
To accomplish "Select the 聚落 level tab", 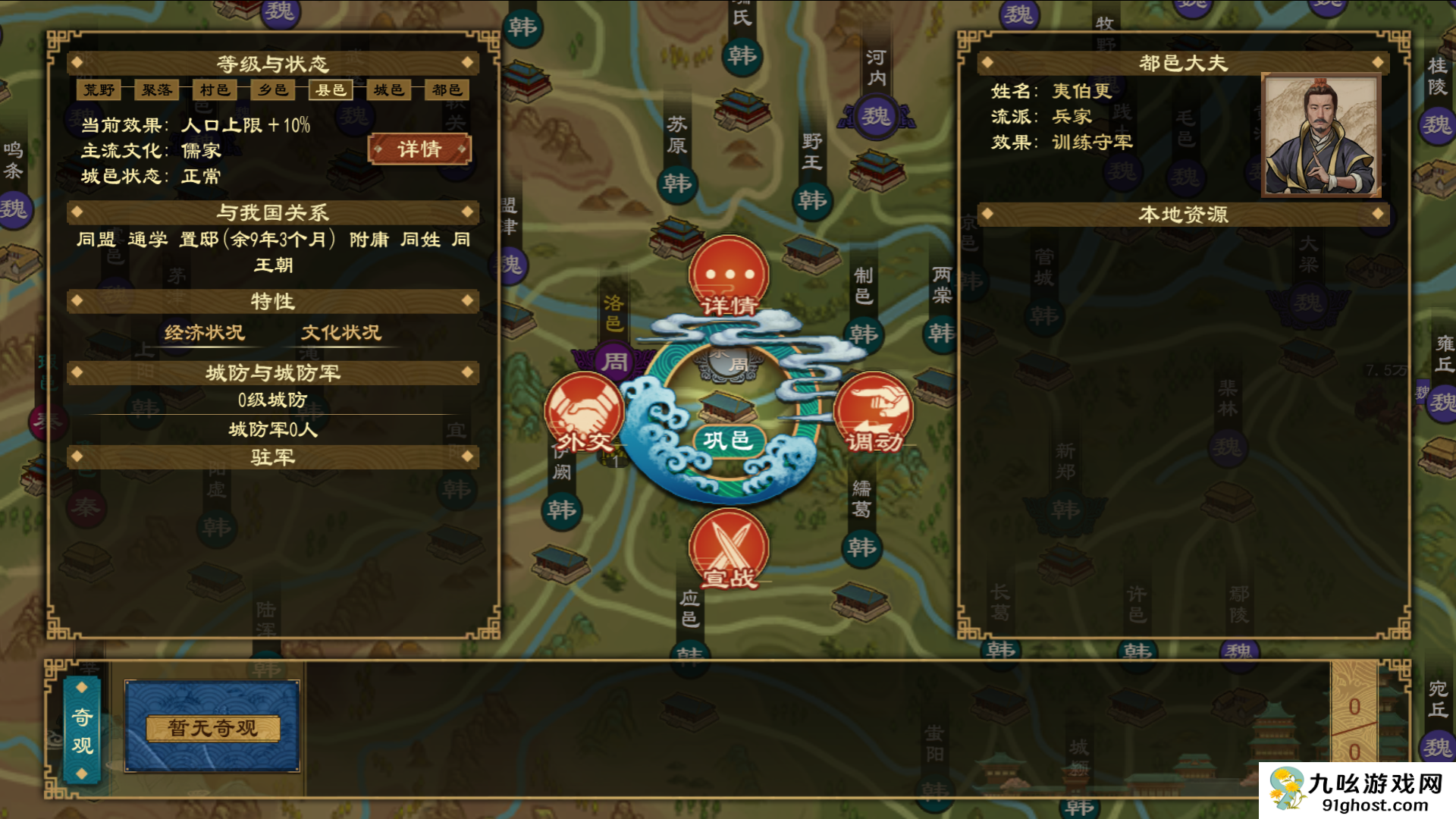I will coord(157,90).
